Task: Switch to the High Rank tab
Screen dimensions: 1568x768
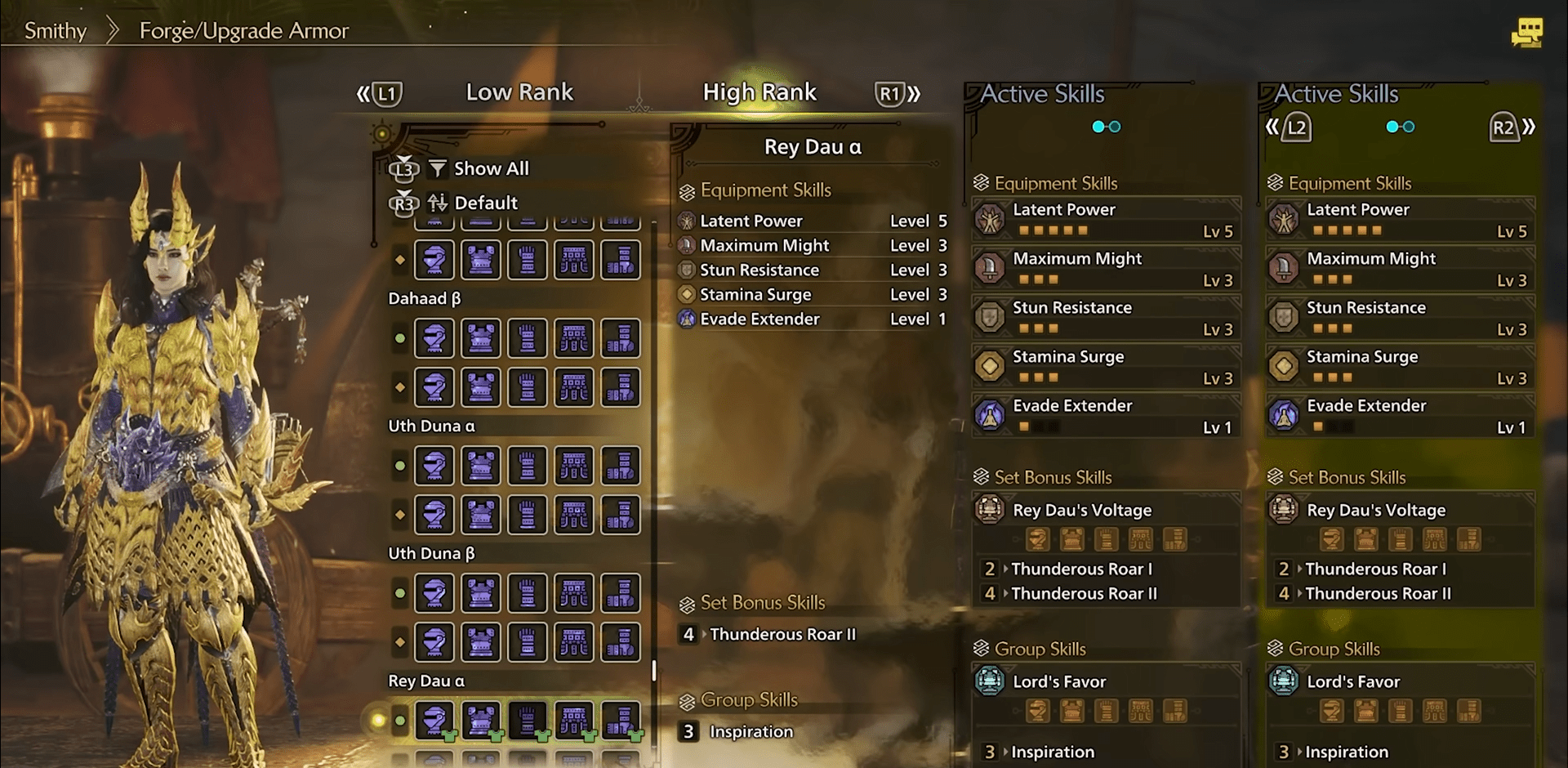Action: (x=759, y=92)
